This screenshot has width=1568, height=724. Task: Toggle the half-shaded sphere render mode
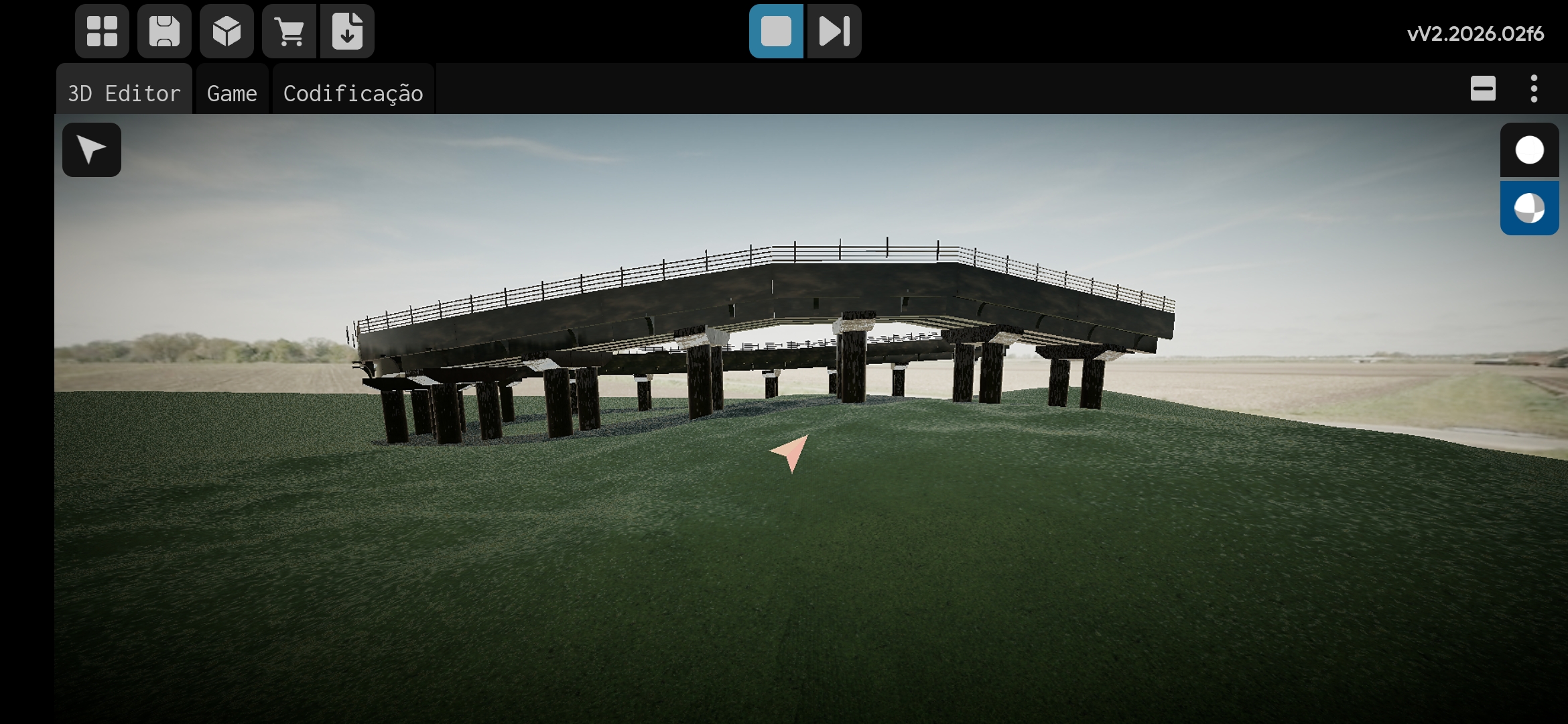1529,208
